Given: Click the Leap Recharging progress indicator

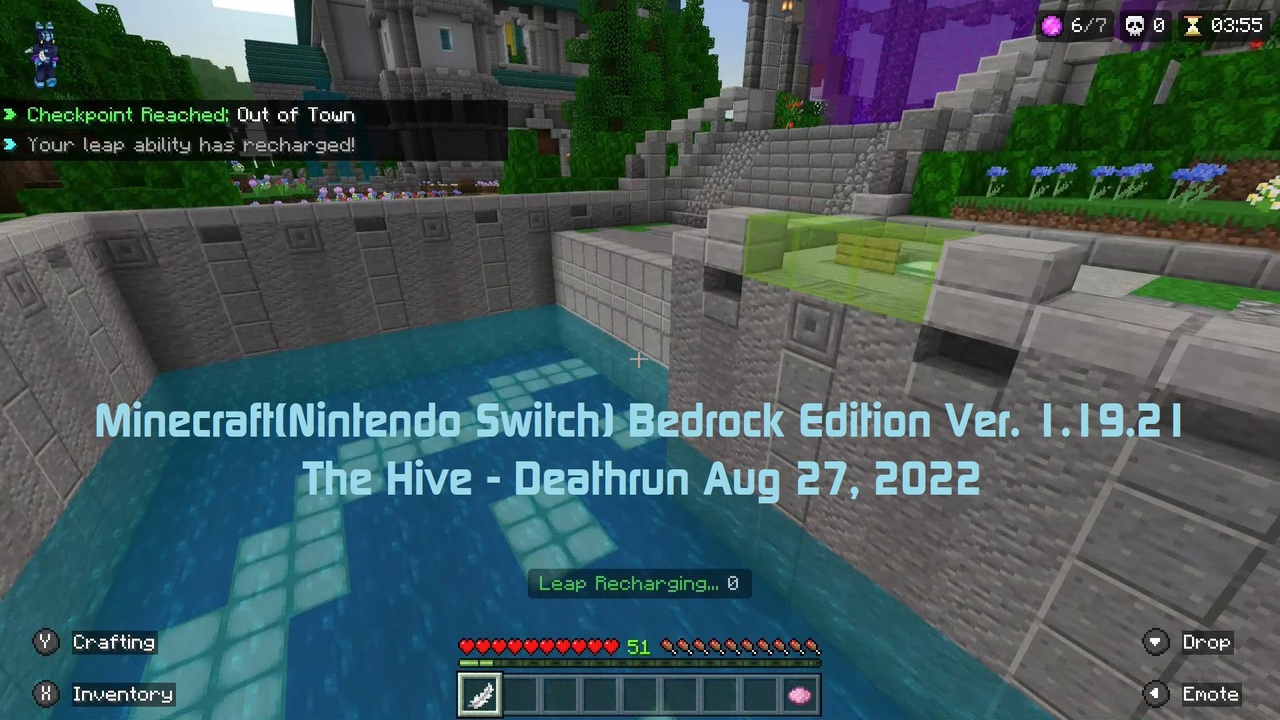Looking at the screenshot, I should [x=639, y=584].
